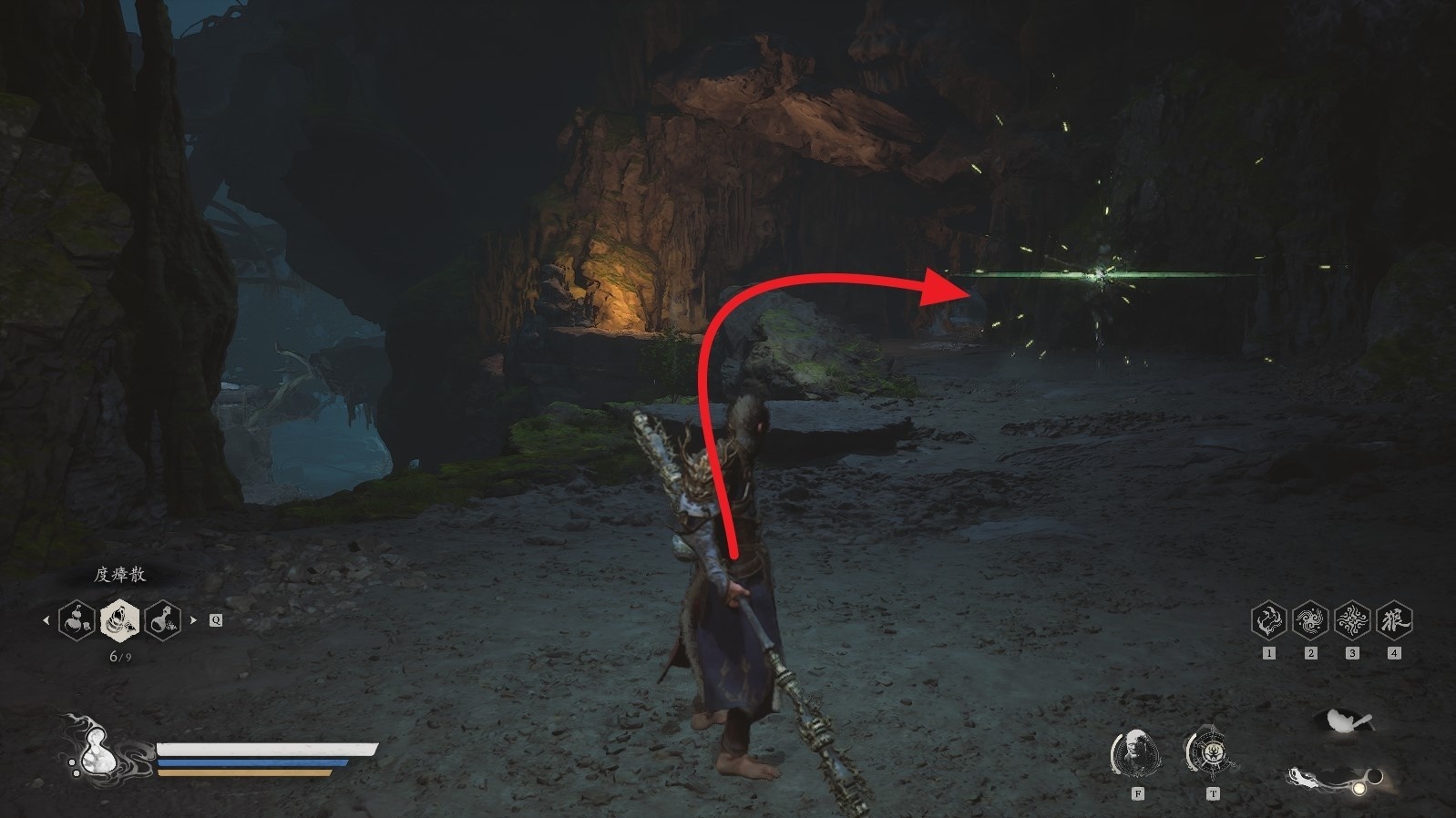
Task: Cycle quick items with the right arrow
Action: tap(193, 620)
